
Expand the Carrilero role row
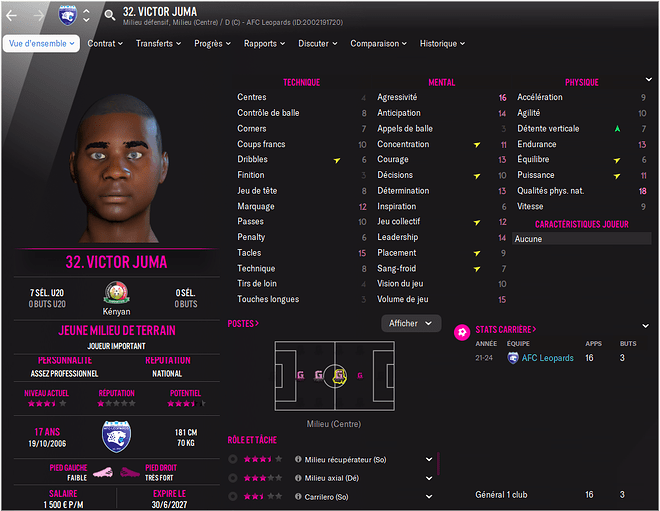429,497
